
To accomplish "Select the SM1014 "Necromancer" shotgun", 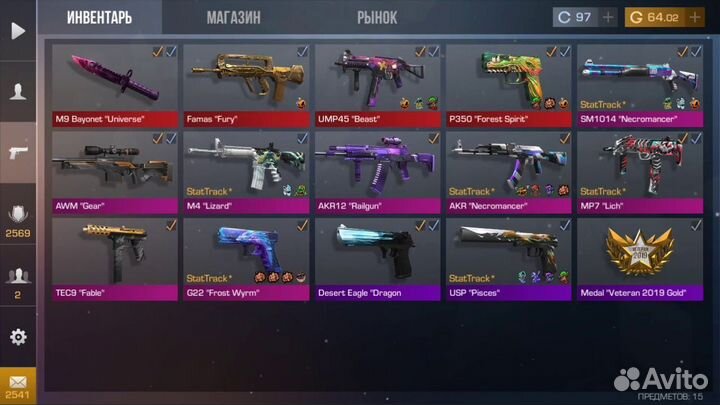I will pyautogui.click(x=638, y=83).
